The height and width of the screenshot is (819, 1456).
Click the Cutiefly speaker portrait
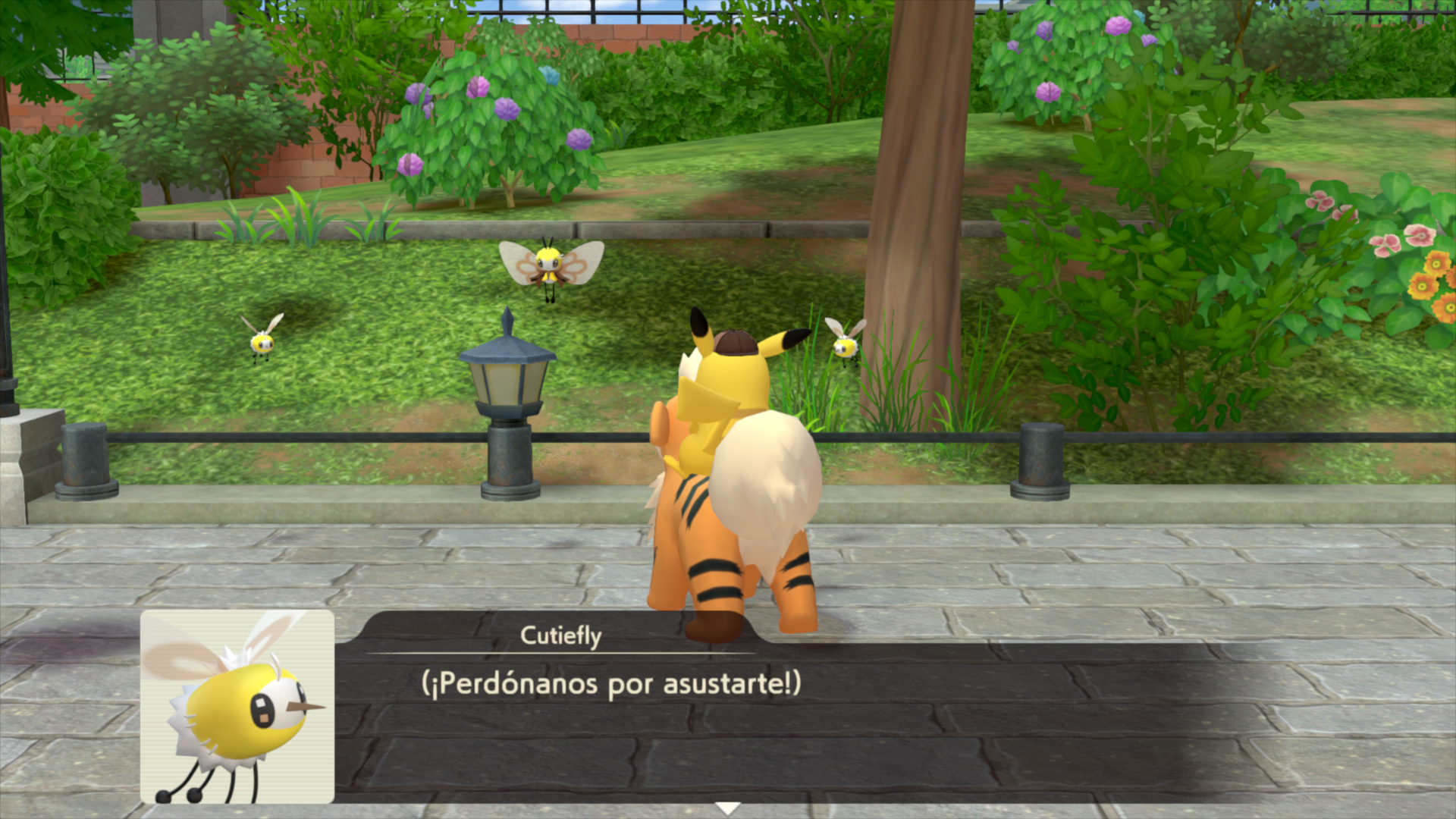click(237, 706)
